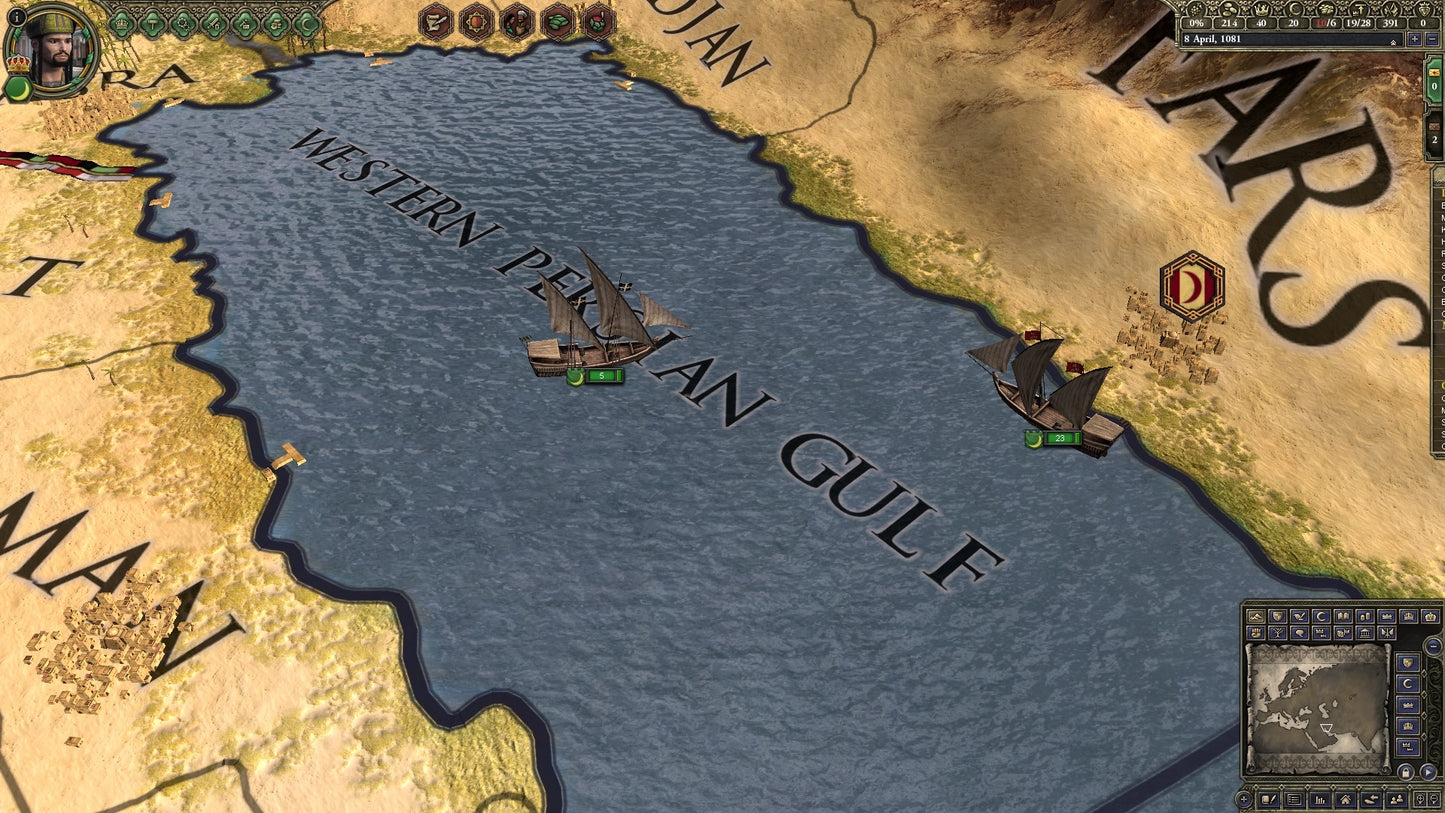
Task: Toggle the map lock padlock button
Action: (x=1405, y=772)
